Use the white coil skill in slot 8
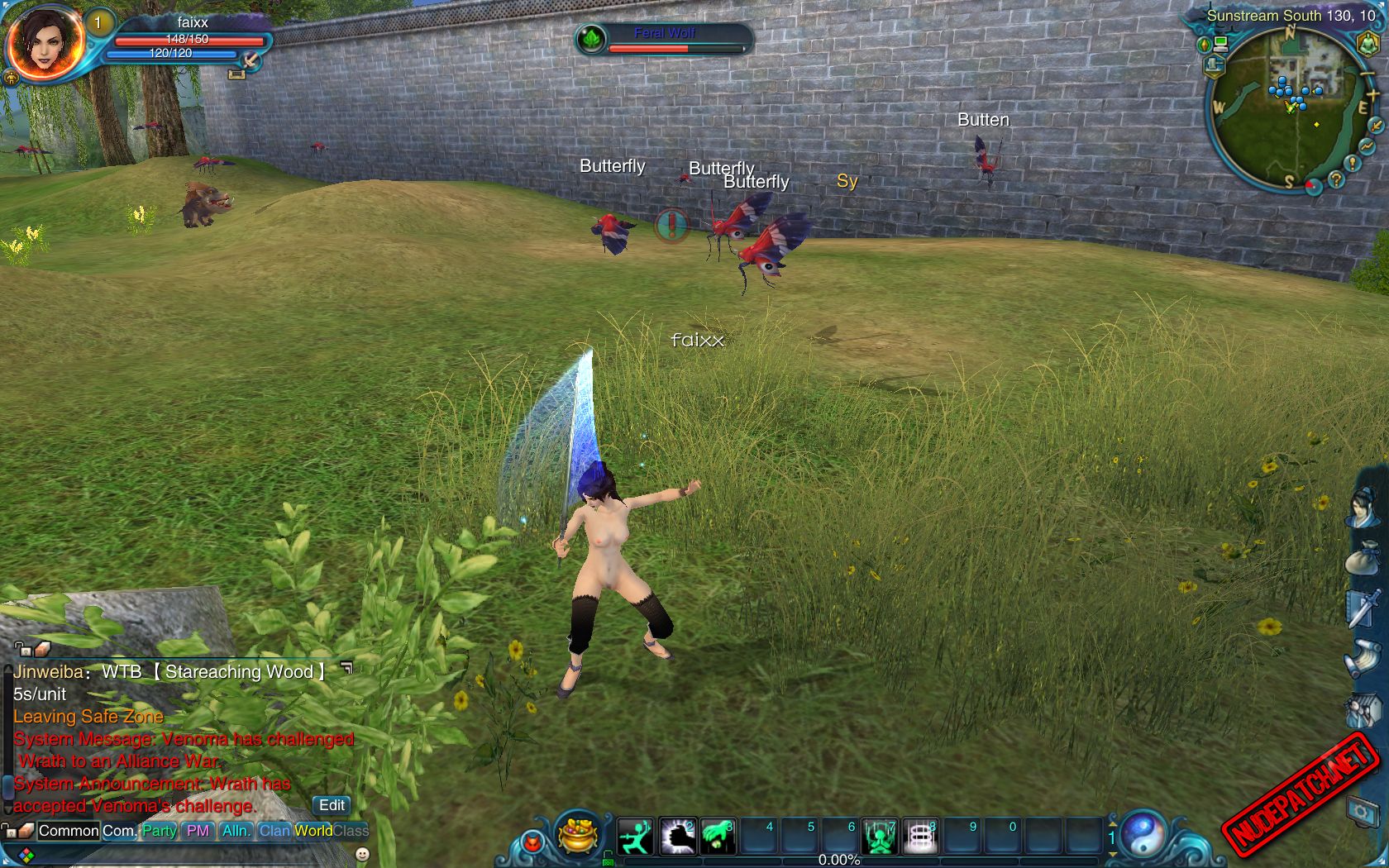This screenshot has height=868, width=1389. pos(920,837)
